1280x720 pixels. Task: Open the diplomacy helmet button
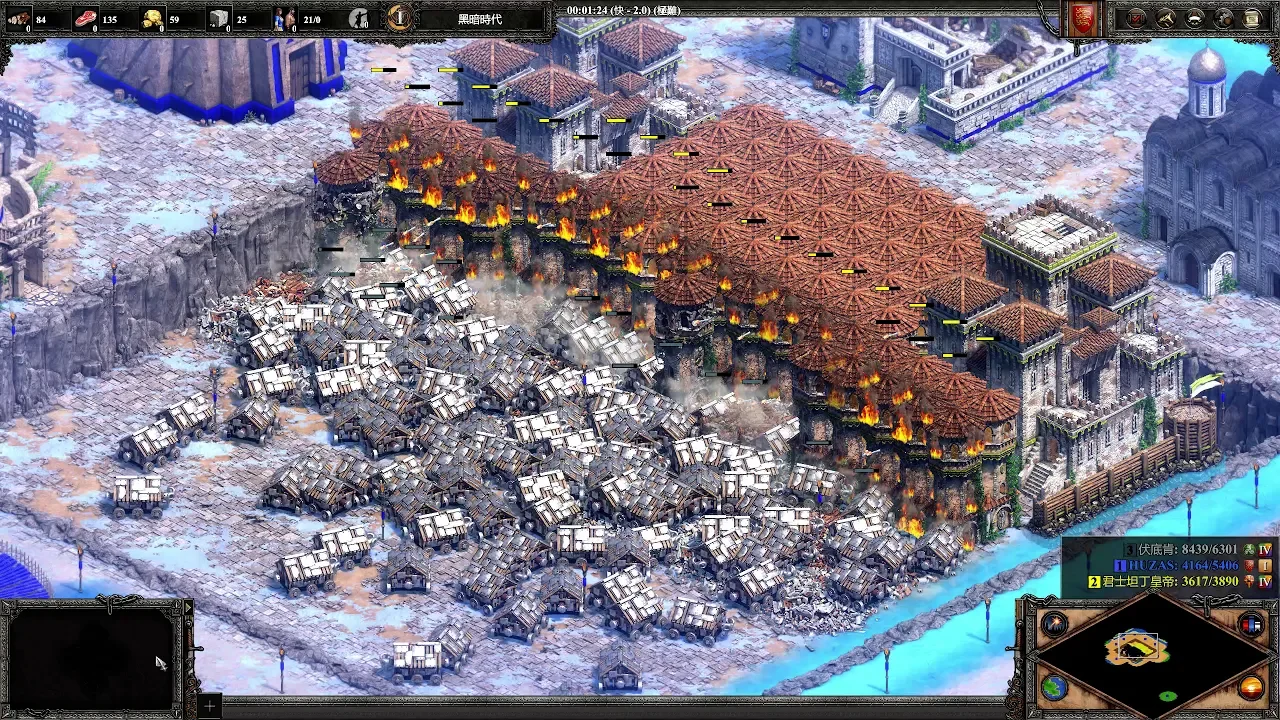(1195, 18)
